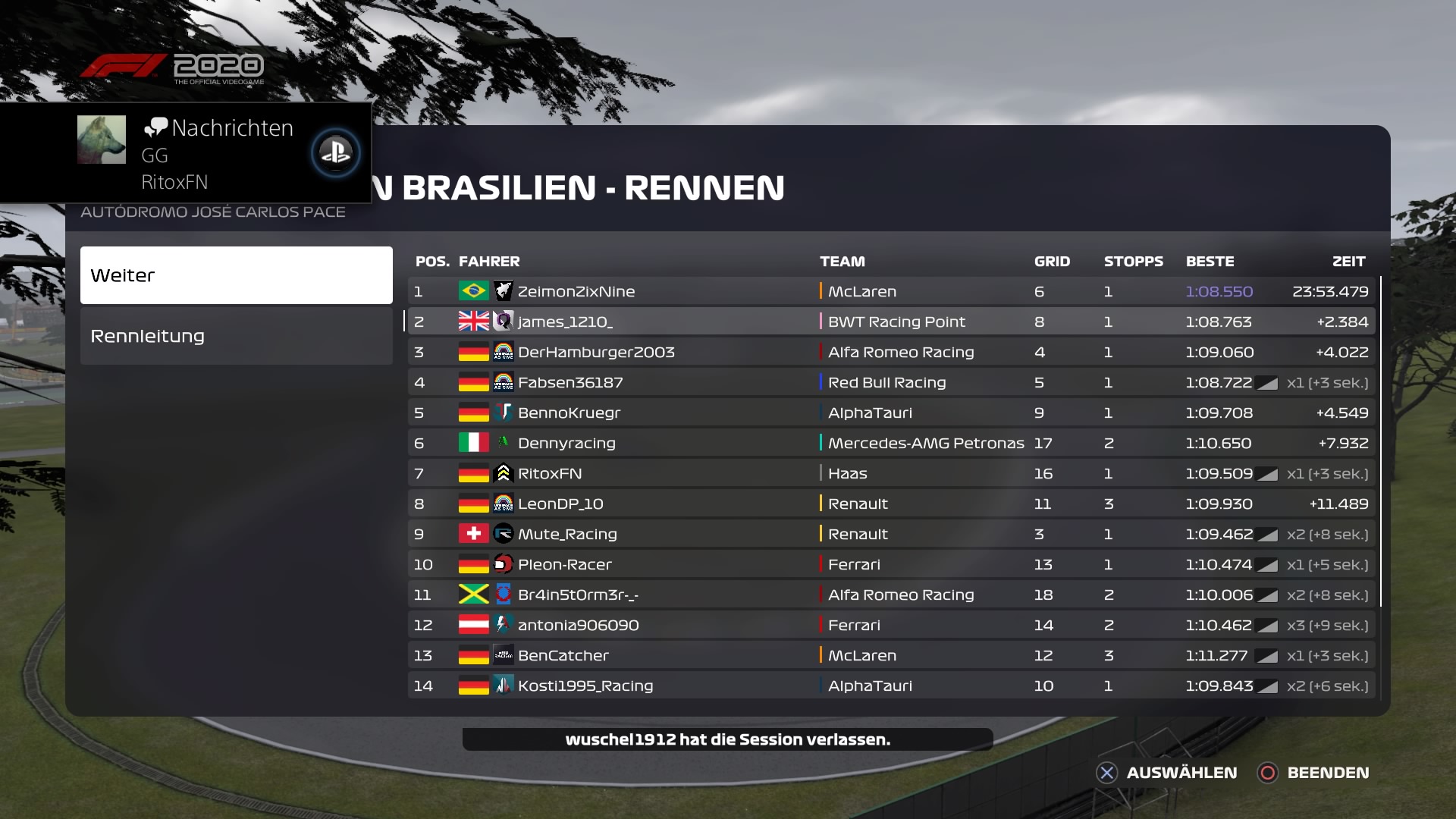Open the Rennleitung menu entry
Viewport: 1456px width, 819px height.
(x=236, y=336)
